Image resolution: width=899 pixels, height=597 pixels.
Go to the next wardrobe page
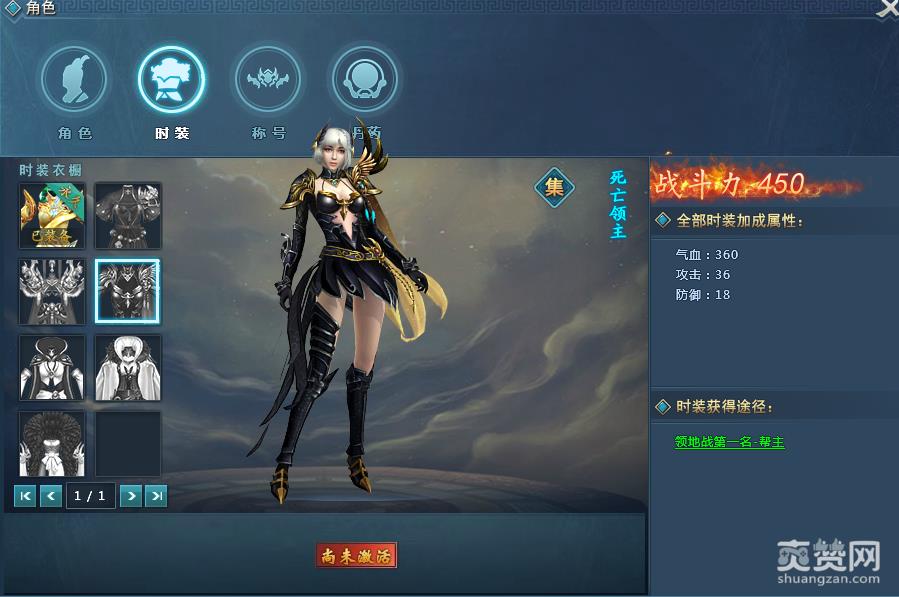(x=130, y=495)
